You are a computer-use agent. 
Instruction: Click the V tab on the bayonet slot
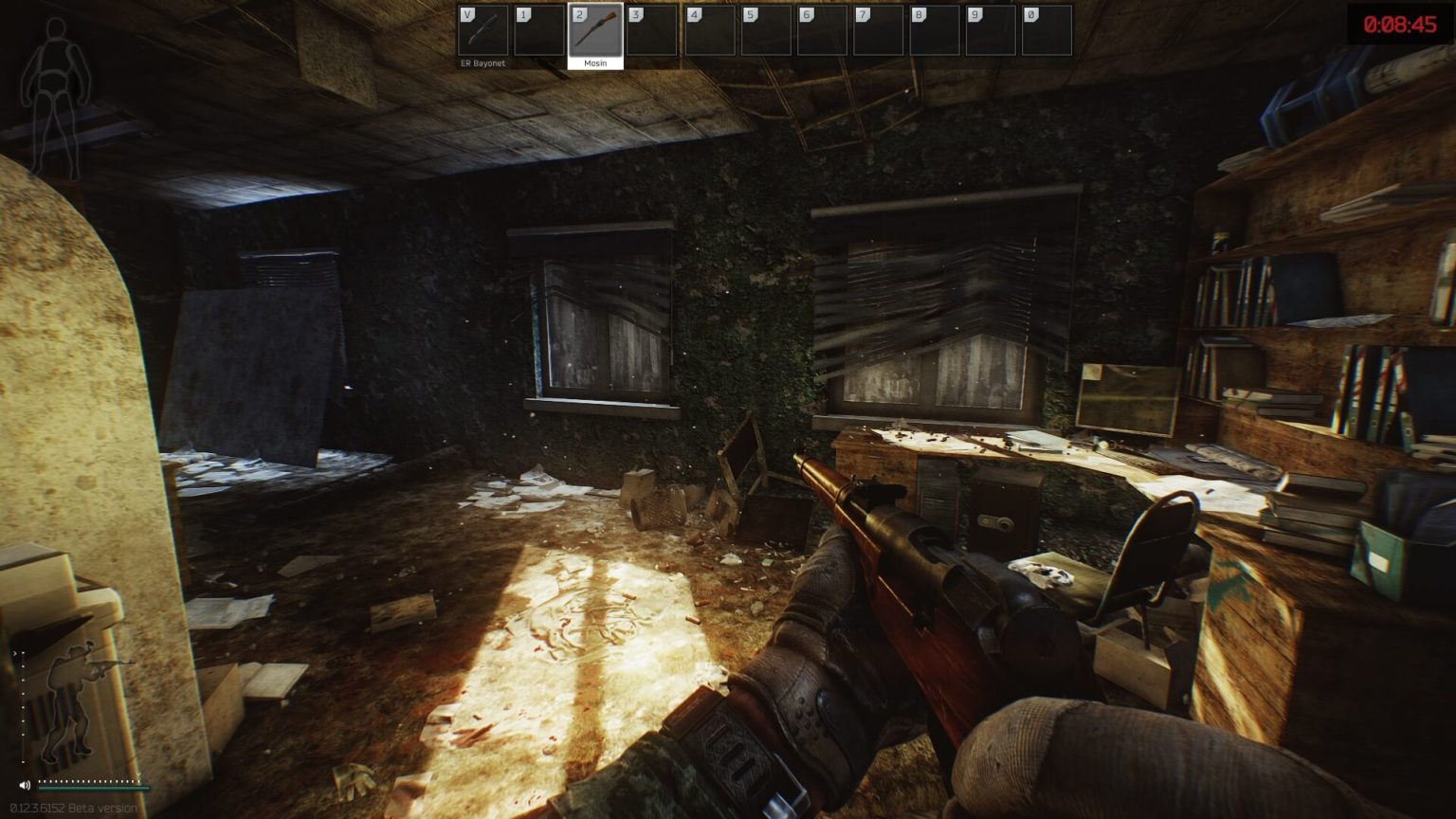465,15
